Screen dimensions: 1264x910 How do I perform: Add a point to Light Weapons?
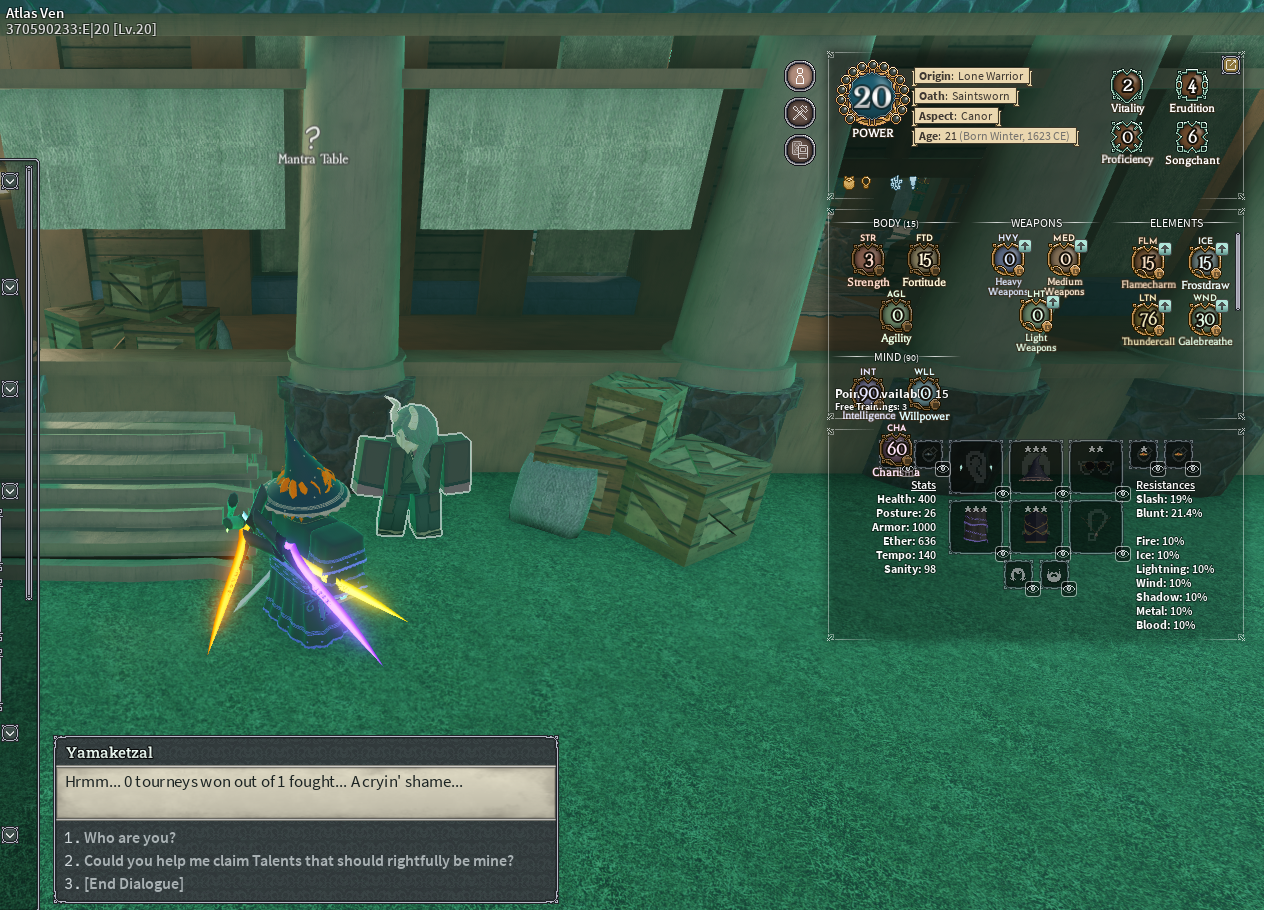[x=1053, y=302]
